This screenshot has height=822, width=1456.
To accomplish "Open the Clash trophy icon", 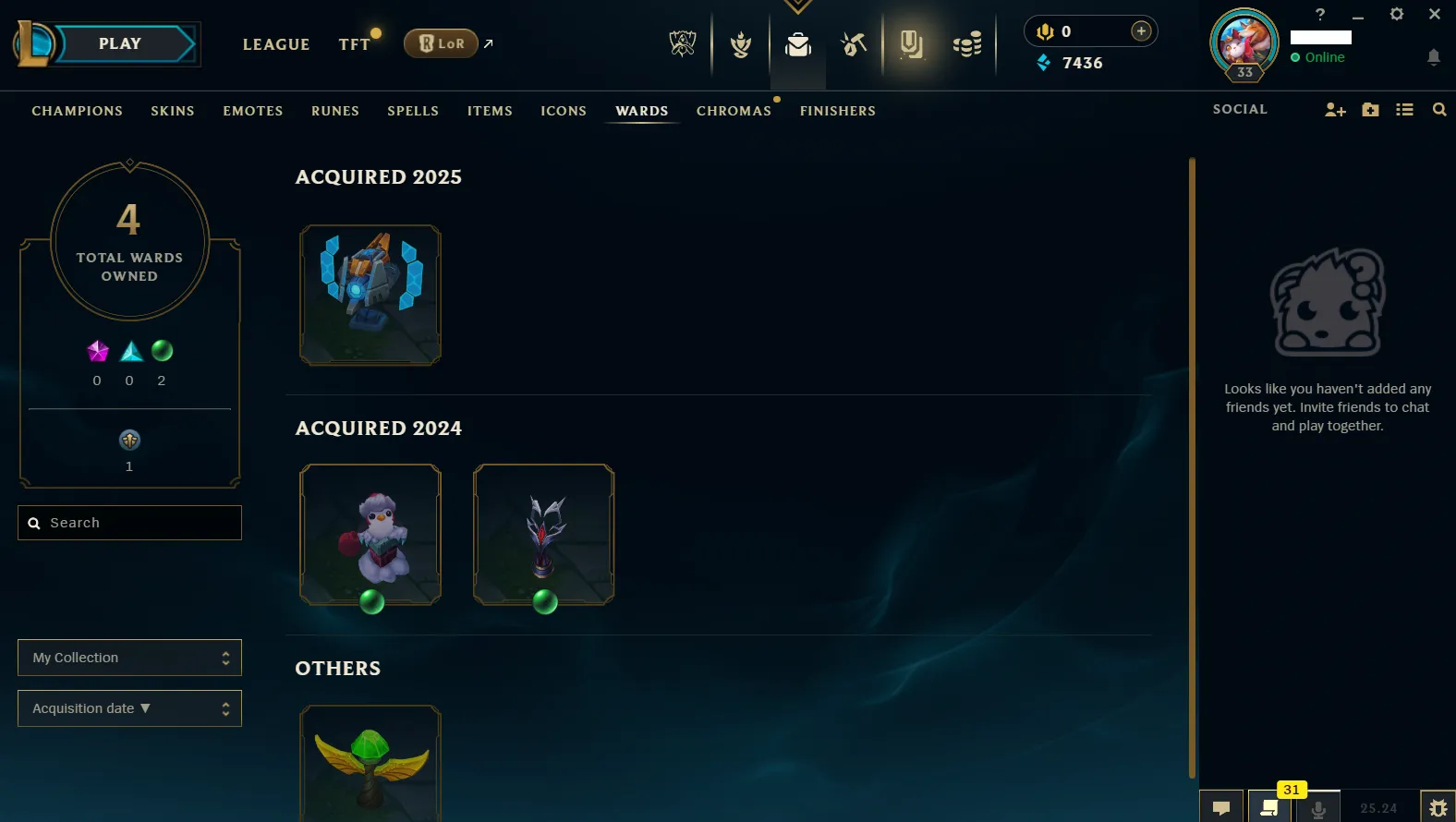I will pyautogui.click(x=739, y=42).
